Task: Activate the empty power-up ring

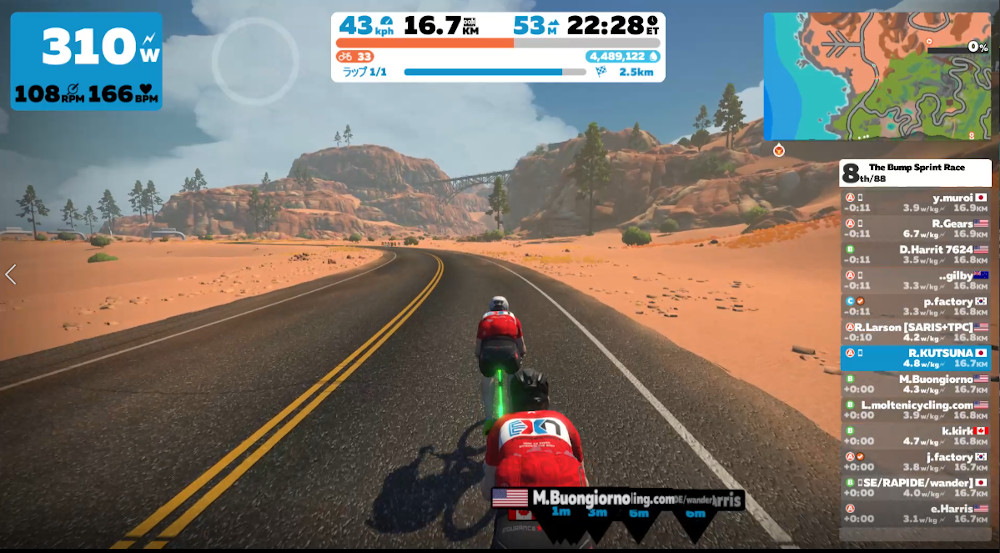Action: click(255, 62)
